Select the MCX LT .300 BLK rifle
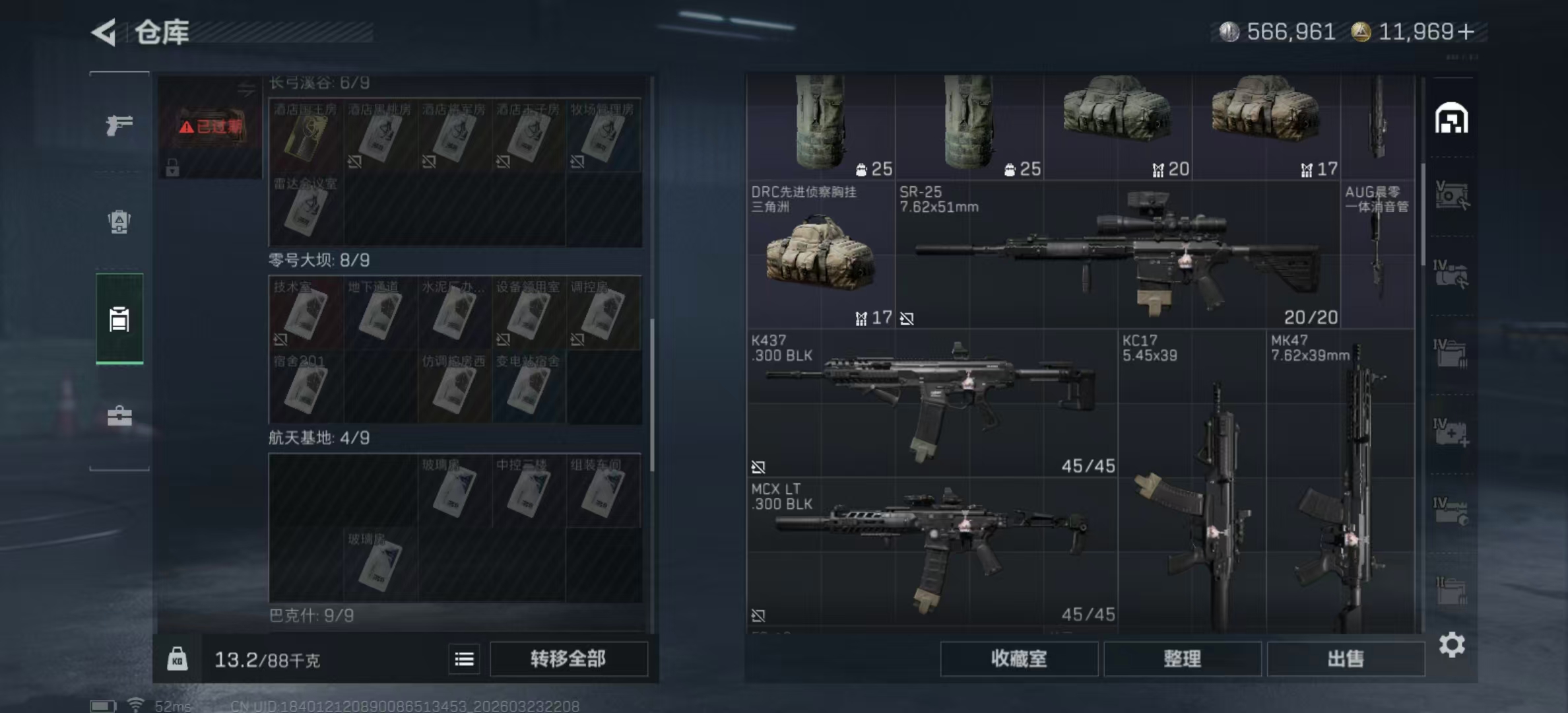The width and height of the screenshot is (1568, 713). (x=932, y=551)
